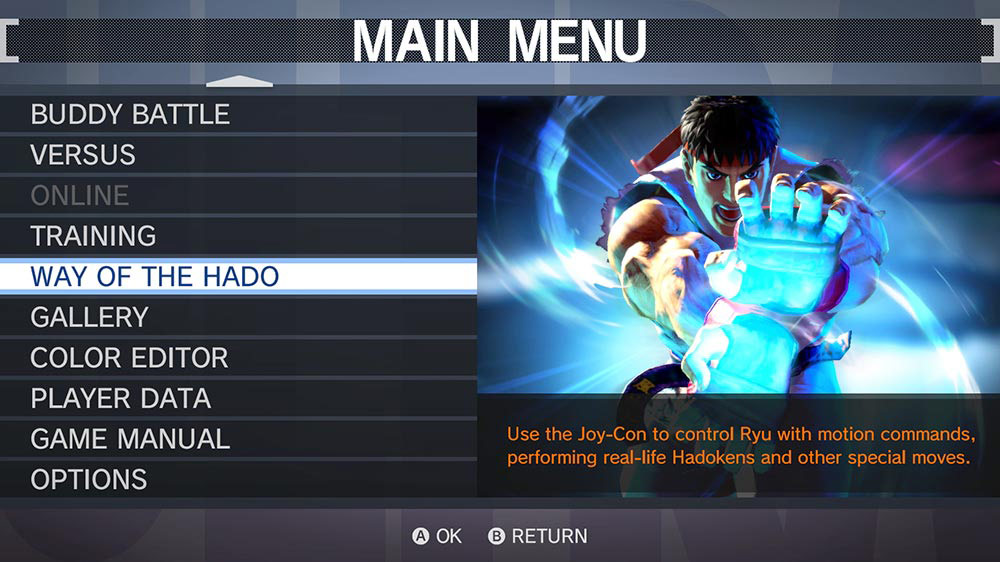The height and width of the screenshot is (562, 1000).
Task: Go to Options
Action: coord(89,479)
